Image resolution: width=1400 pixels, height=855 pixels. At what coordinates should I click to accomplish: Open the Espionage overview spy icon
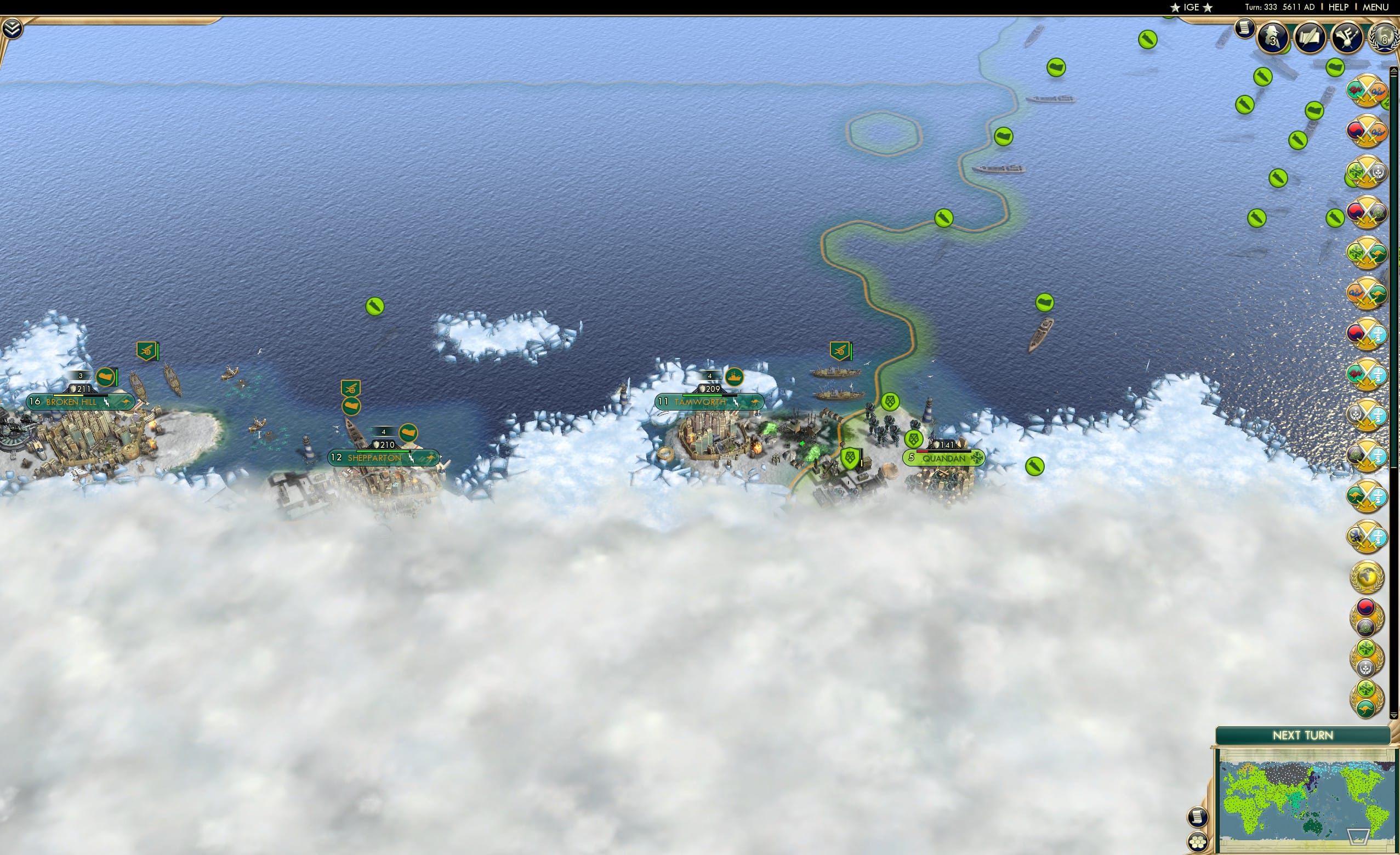point(1272,37)
